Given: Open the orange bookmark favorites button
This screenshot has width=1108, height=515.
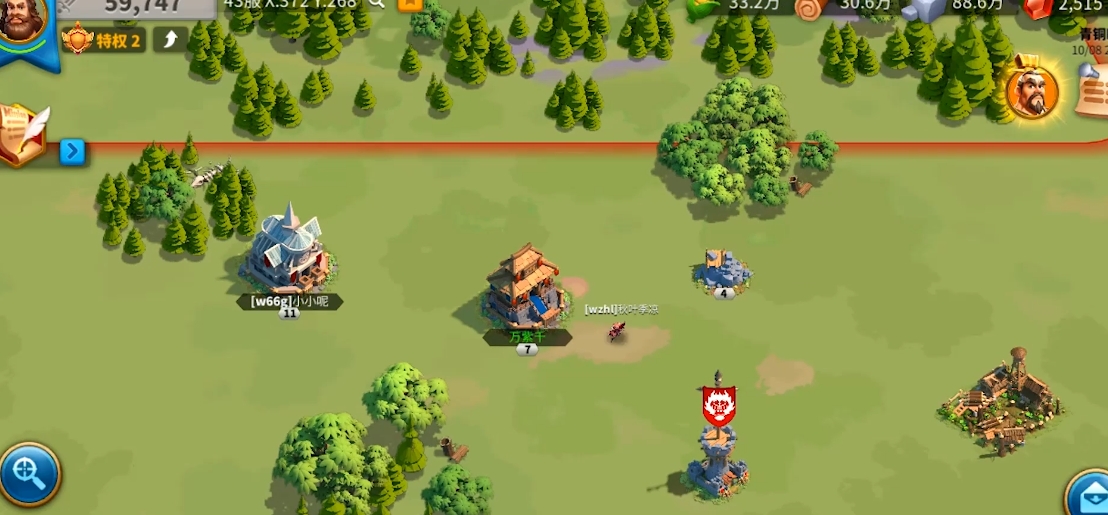Looking at the screenshot, I should 408,4.
